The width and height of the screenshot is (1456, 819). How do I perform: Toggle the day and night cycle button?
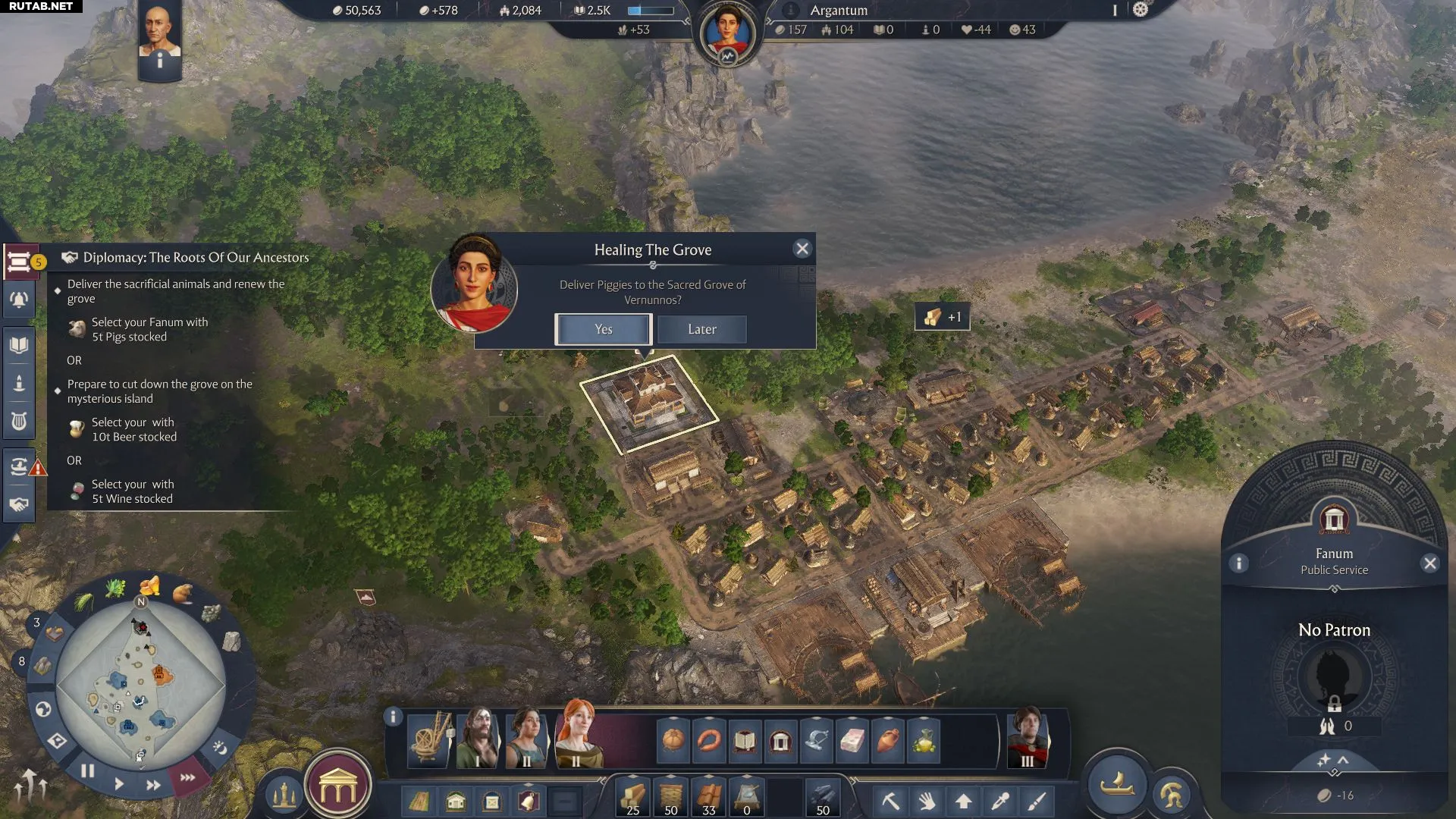pos(220,748)
